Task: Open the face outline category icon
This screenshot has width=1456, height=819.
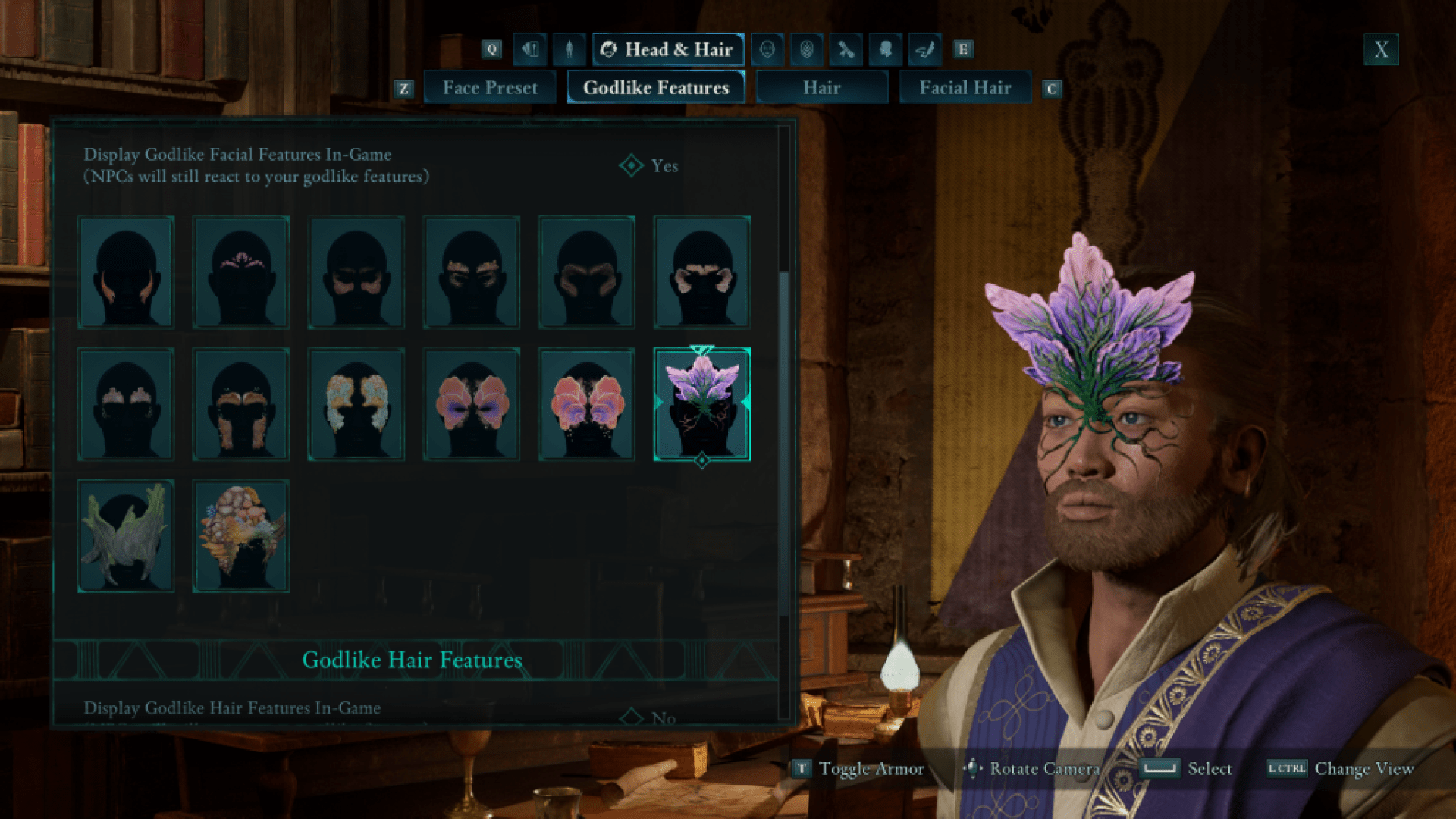Action: (x=767, y=50)
